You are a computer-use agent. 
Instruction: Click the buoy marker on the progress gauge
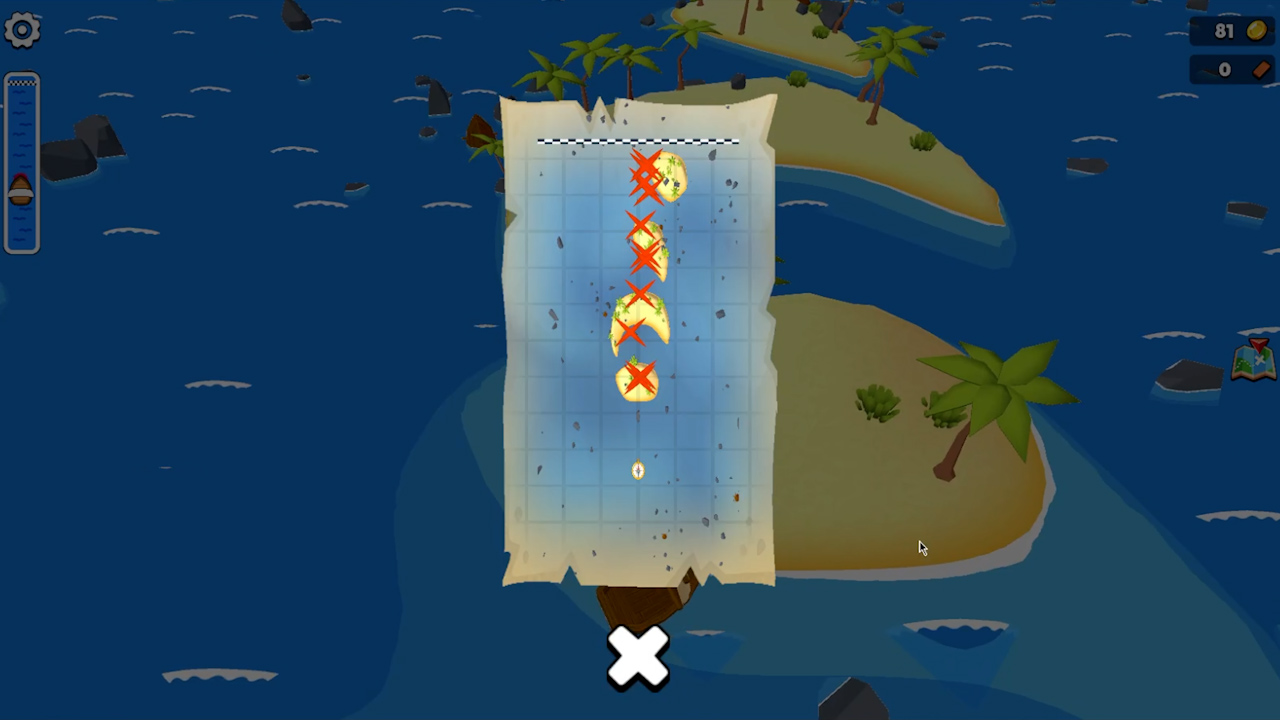(22, 192)
